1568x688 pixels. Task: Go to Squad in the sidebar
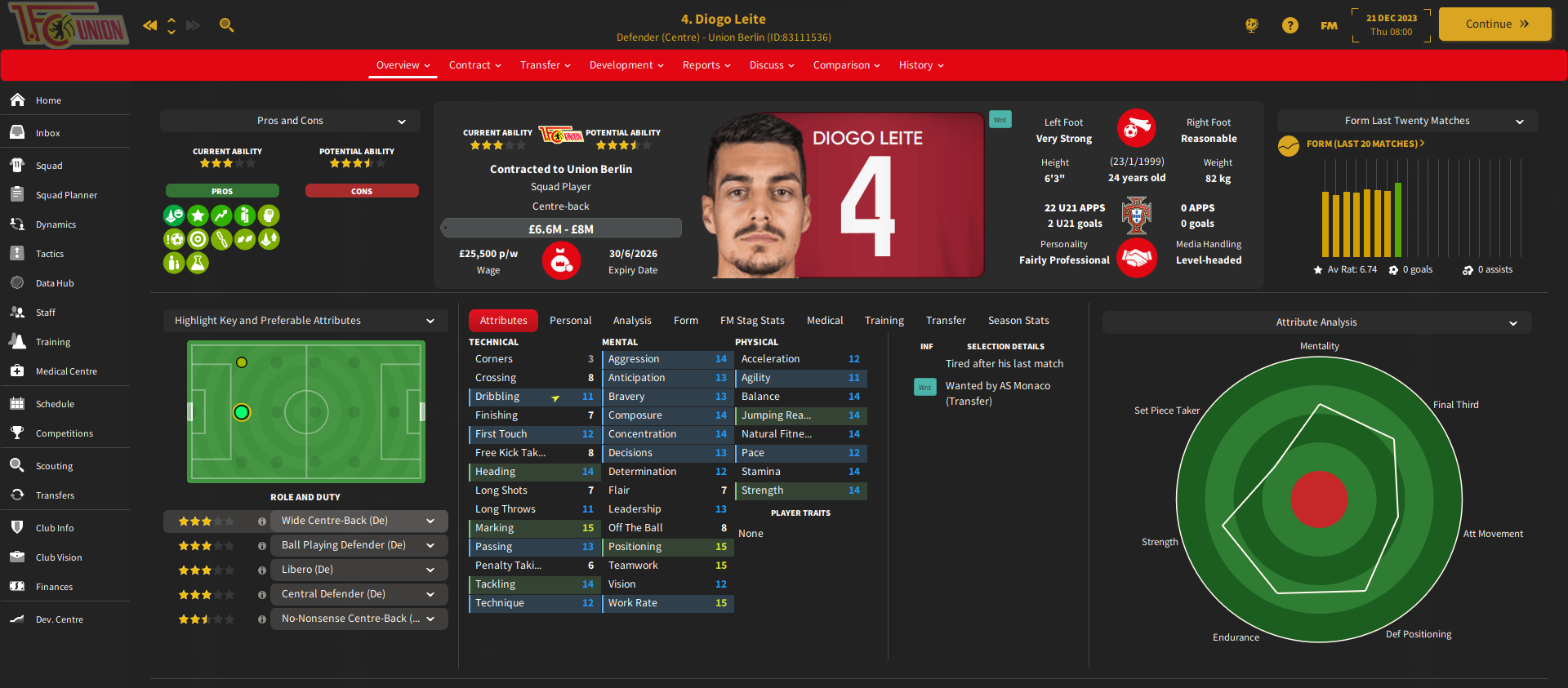click(49, 166)
